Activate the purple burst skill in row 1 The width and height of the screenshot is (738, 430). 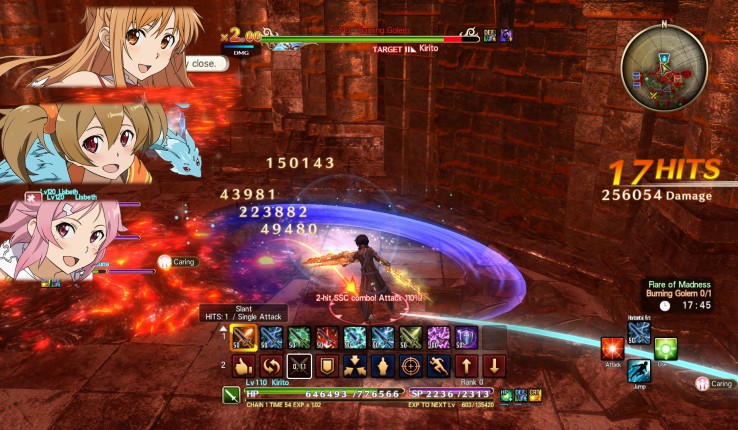click(440, 337)
